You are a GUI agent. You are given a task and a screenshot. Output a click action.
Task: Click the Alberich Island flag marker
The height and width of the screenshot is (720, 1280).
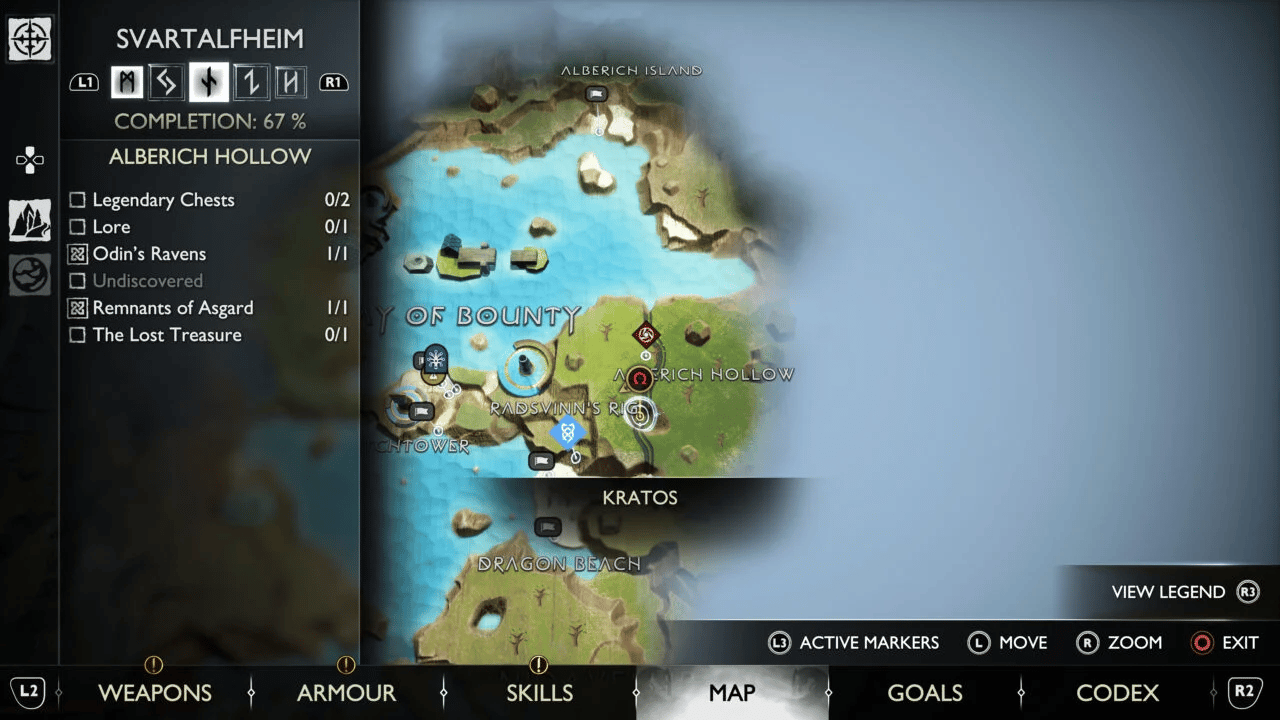coord(596,94)
